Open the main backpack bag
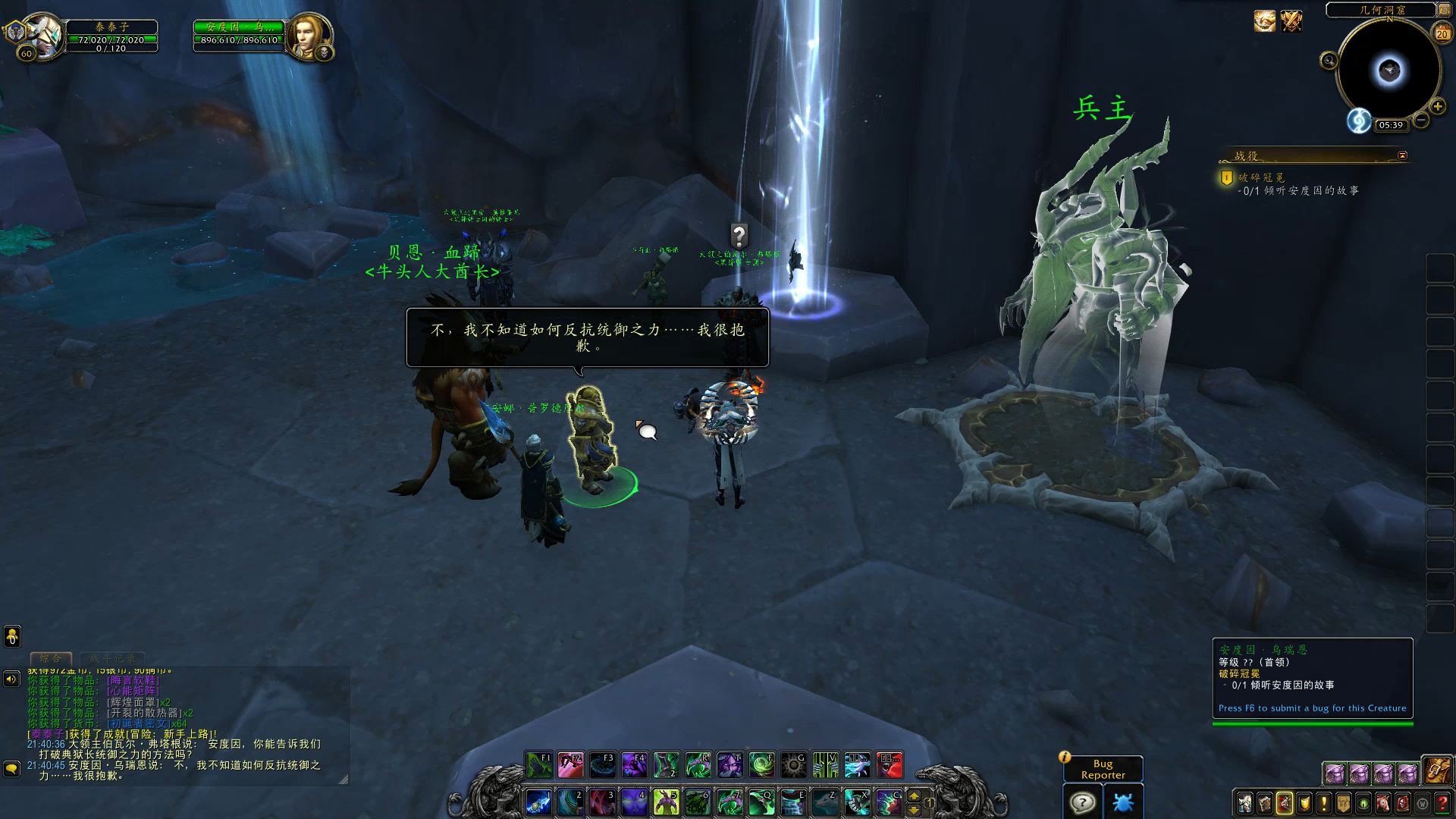This screenshot has height=819, width=1456. click(x=1437, y=770)
